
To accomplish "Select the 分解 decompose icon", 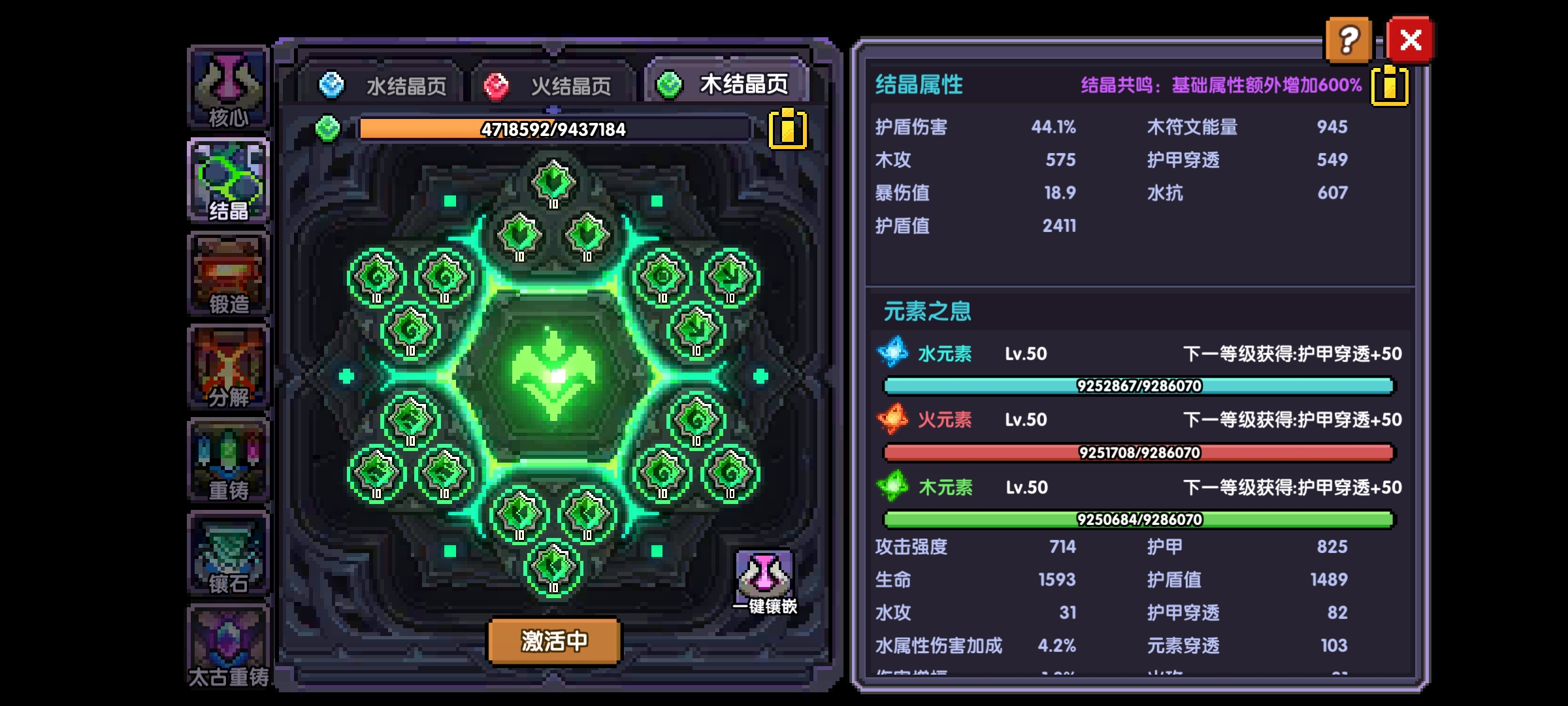I will tap(228, 366).
